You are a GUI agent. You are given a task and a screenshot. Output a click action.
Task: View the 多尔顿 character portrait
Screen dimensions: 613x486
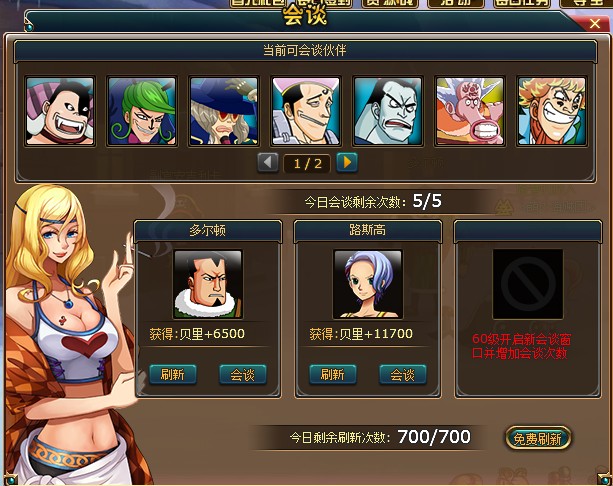click(x=207, y=283)
